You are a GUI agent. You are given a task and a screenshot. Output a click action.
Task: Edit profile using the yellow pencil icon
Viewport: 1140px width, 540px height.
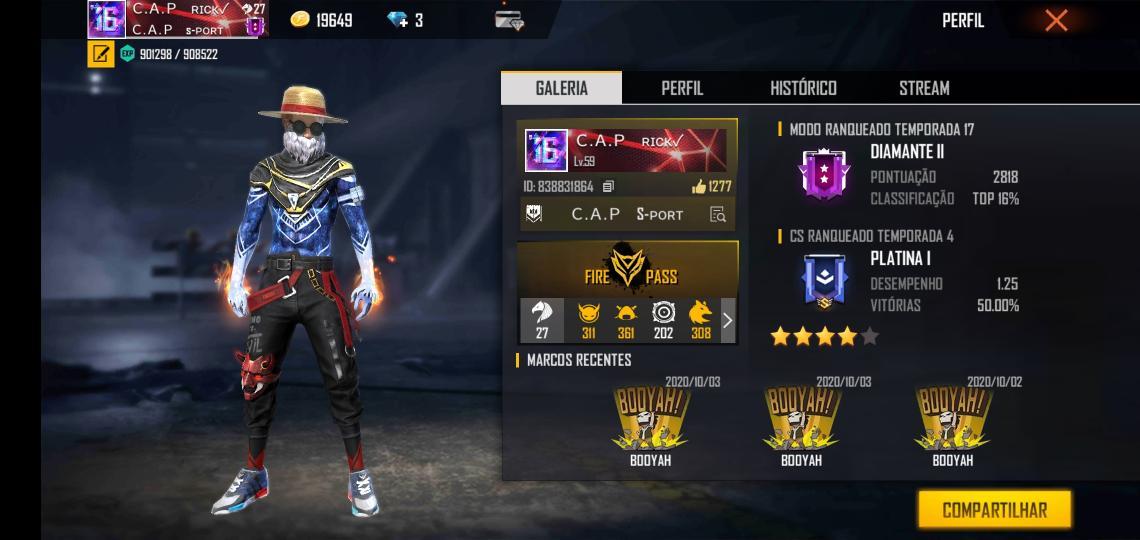100,54
